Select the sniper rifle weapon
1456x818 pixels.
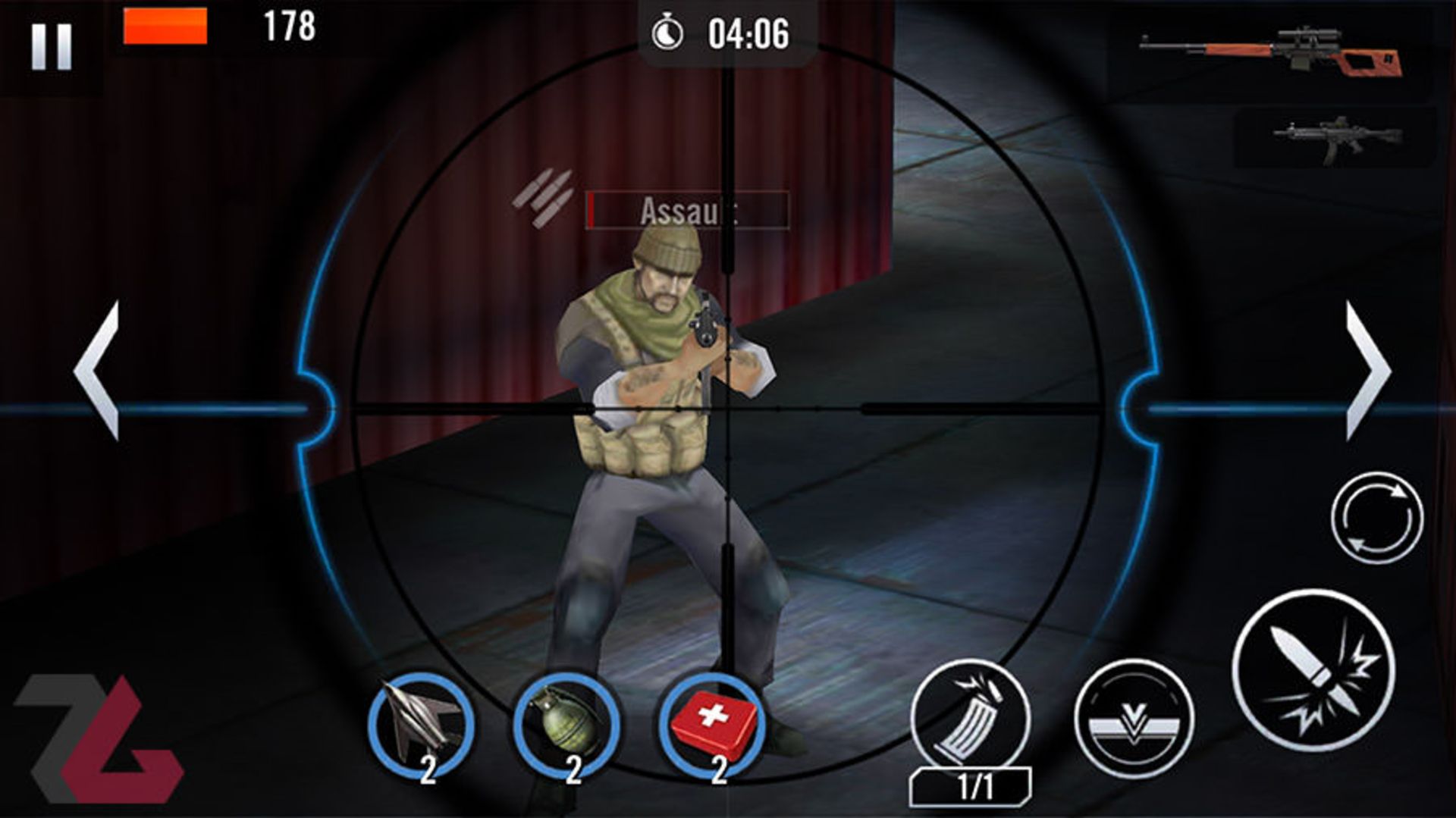click(1272, 51)
